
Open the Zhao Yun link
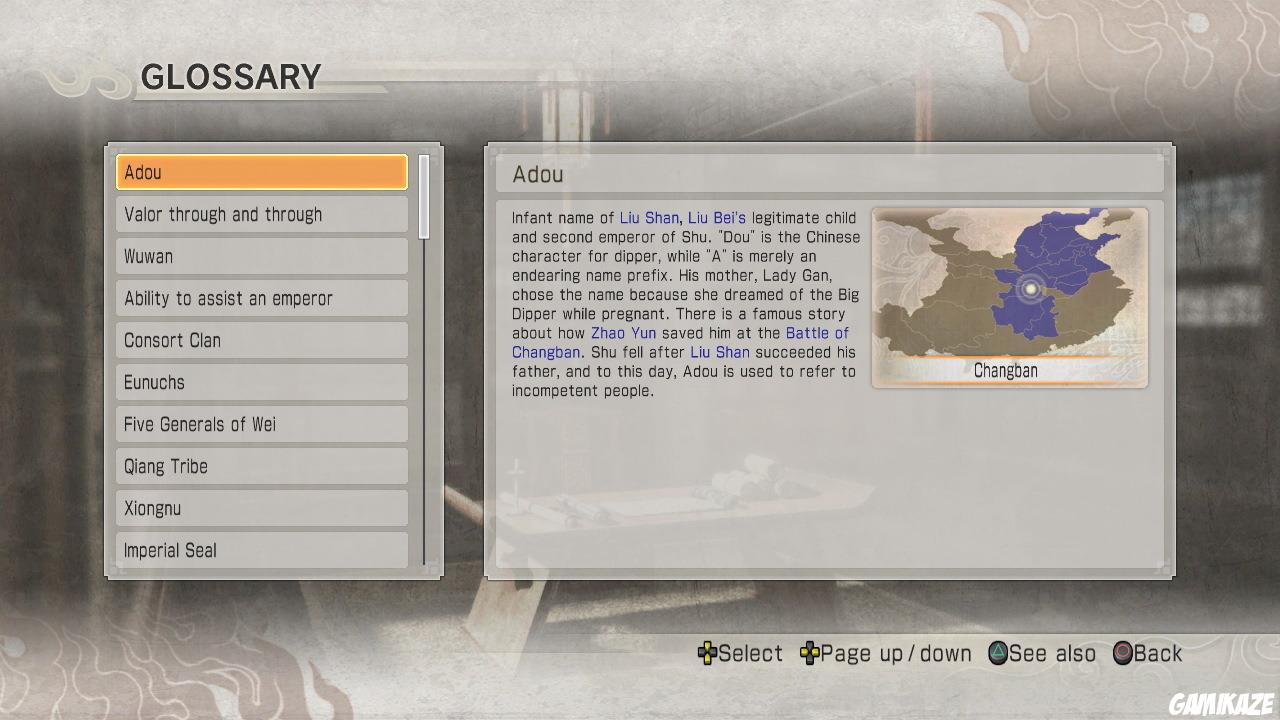tap(623, 333)
